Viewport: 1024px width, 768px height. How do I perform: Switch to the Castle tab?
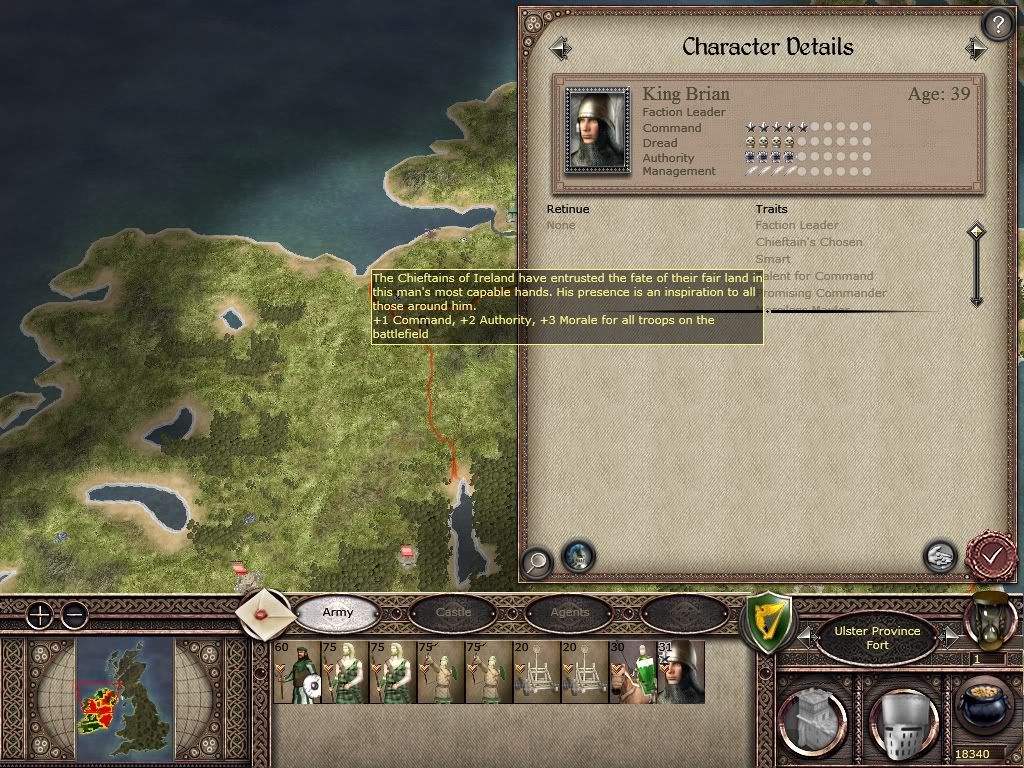pyautogui.click(x=453, y=612)
